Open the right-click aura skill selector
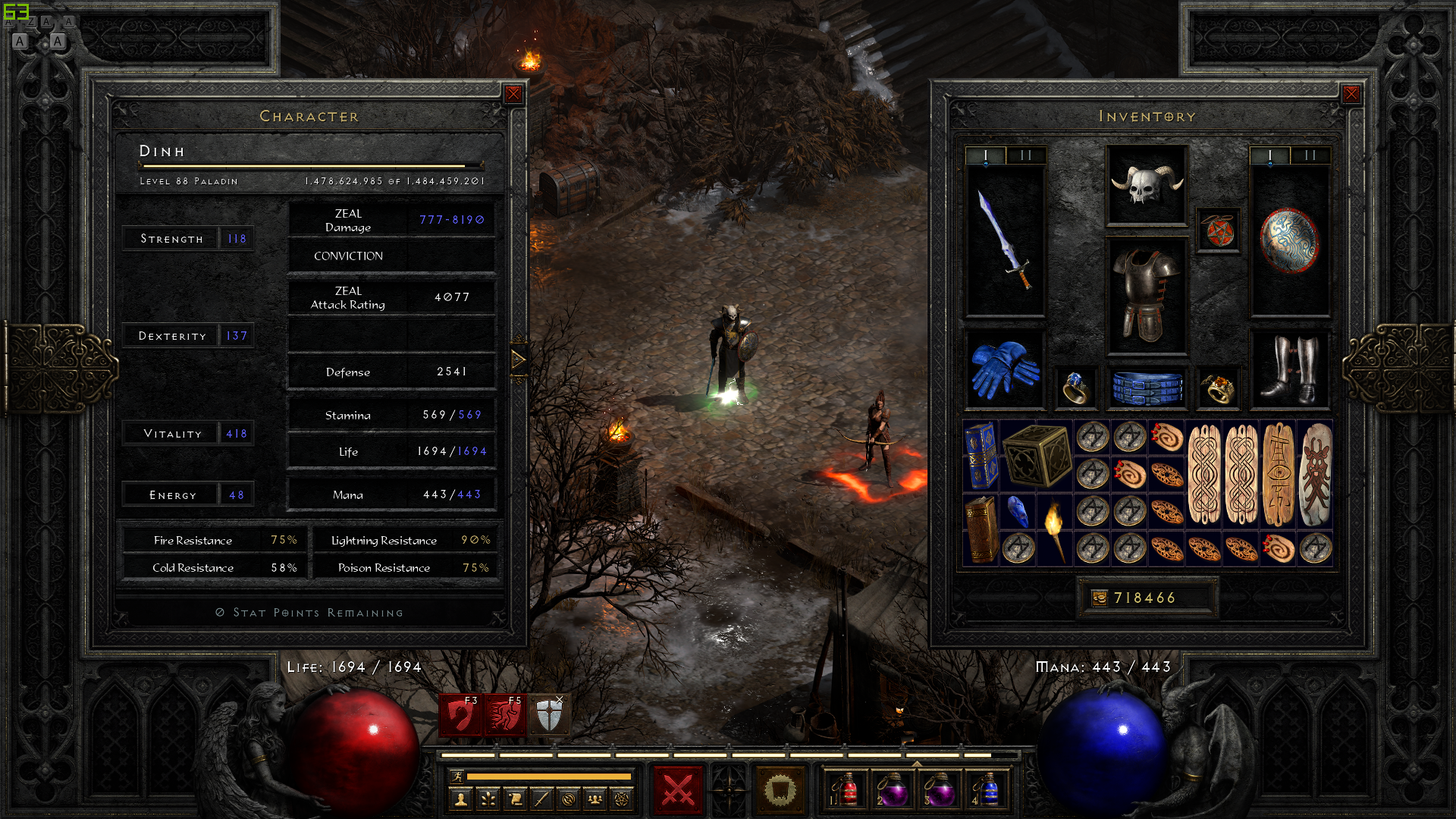Image resolution: width=1456 pixels, height=819 pixels. (780, 790)
